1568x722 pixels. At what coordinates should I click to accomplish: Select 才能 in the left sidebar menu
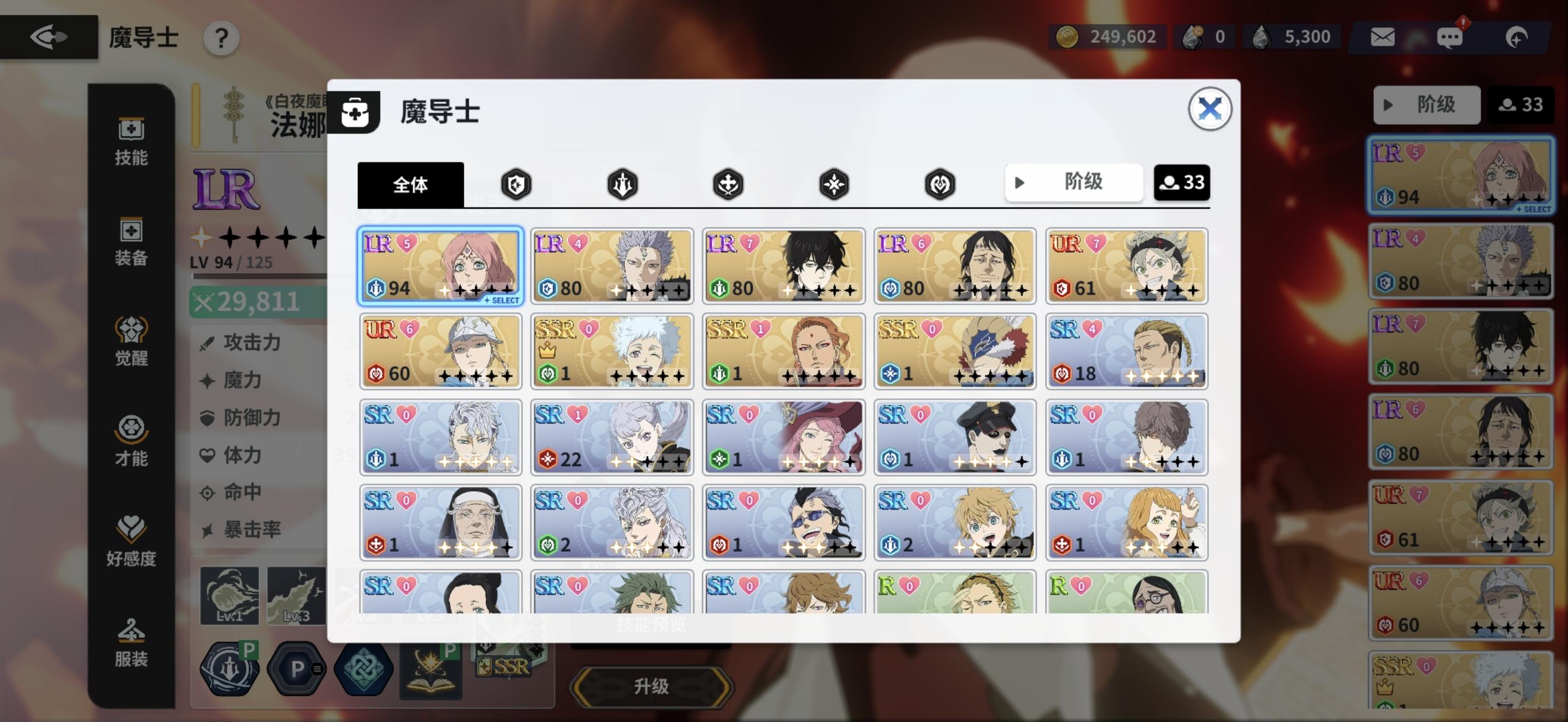131,441
